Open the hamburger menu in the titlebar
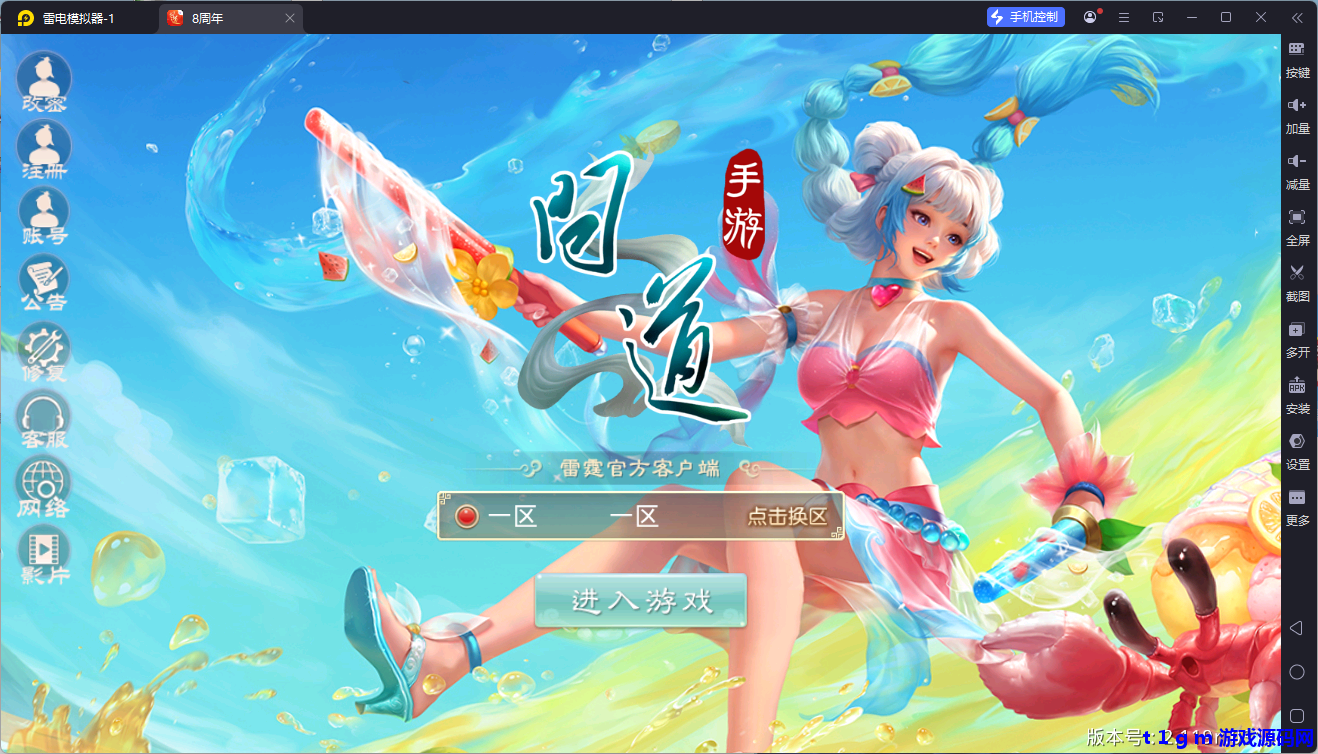Screen dimensions: 1318x754 coord(1124,17)
